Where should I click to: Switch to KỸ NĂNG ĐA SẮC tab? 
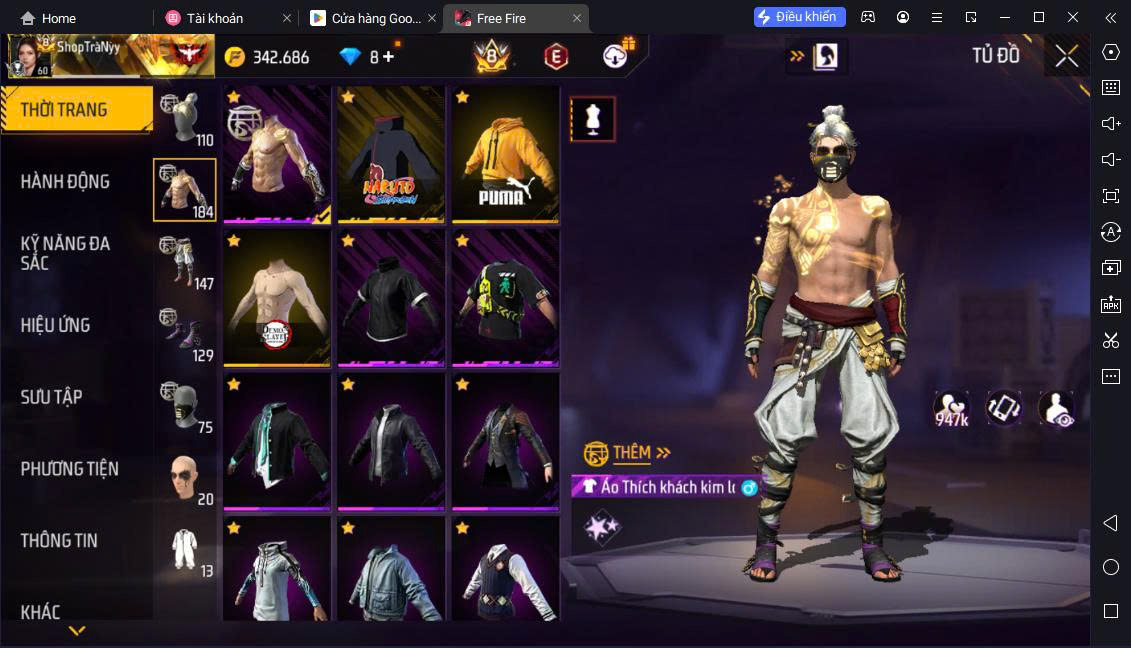coord(65,253)
